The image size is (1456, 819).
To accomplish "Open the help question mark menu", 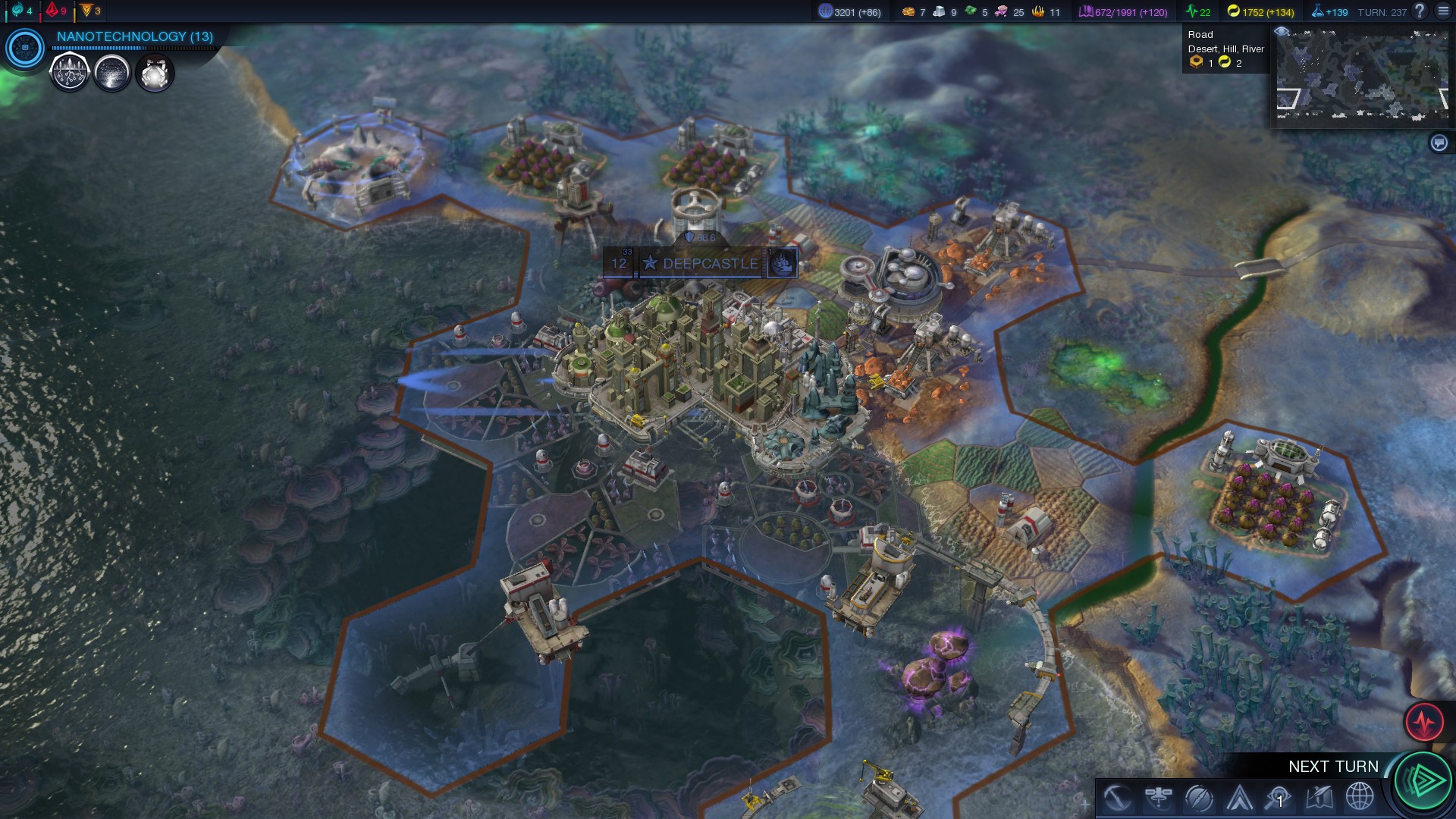I will coord(1420,11).
